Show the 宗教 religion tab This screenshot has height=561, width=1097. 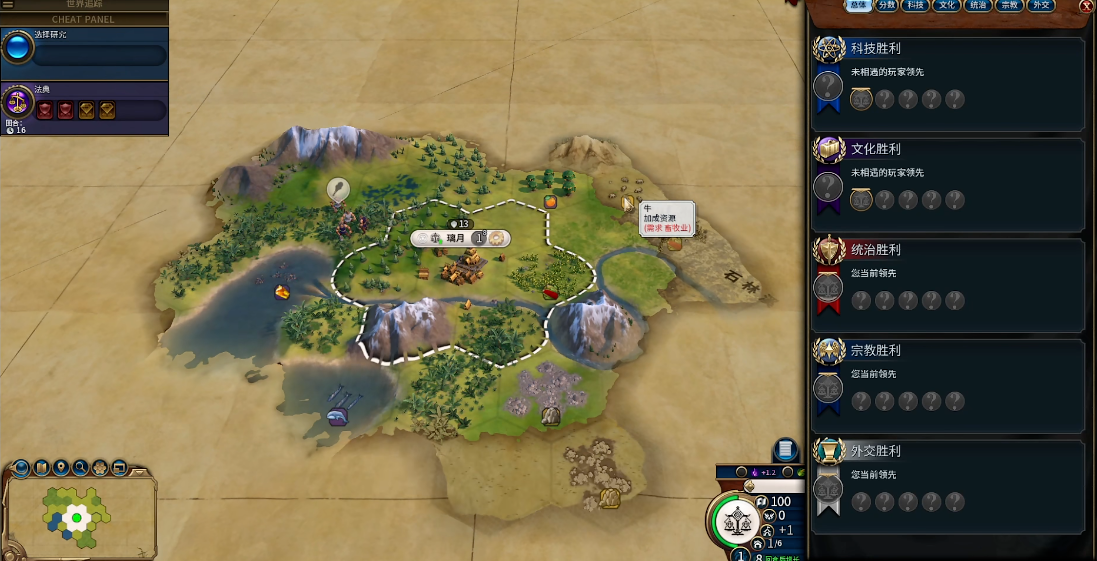[1010, 6]
